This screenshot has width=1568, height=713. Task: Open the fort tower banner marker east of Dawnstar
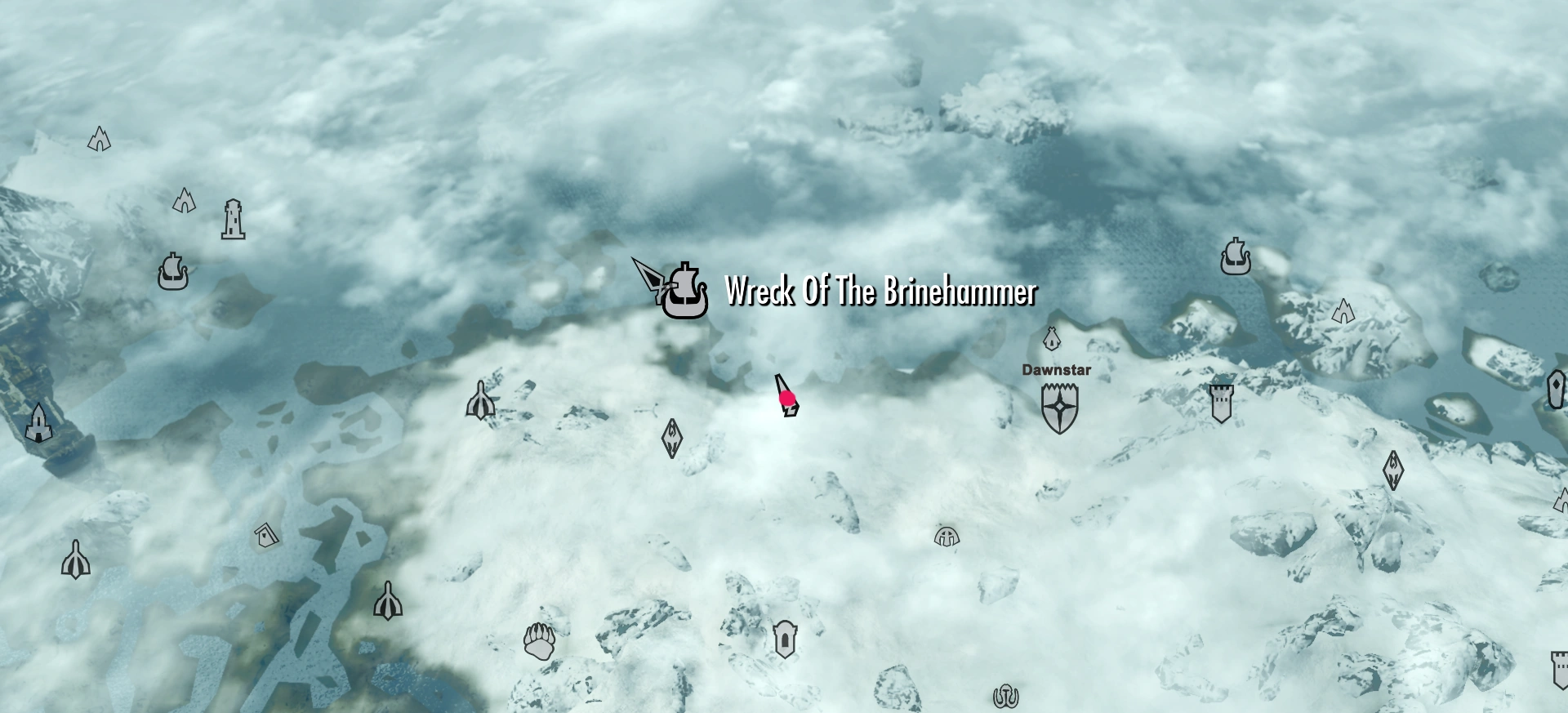[1220, 404]
